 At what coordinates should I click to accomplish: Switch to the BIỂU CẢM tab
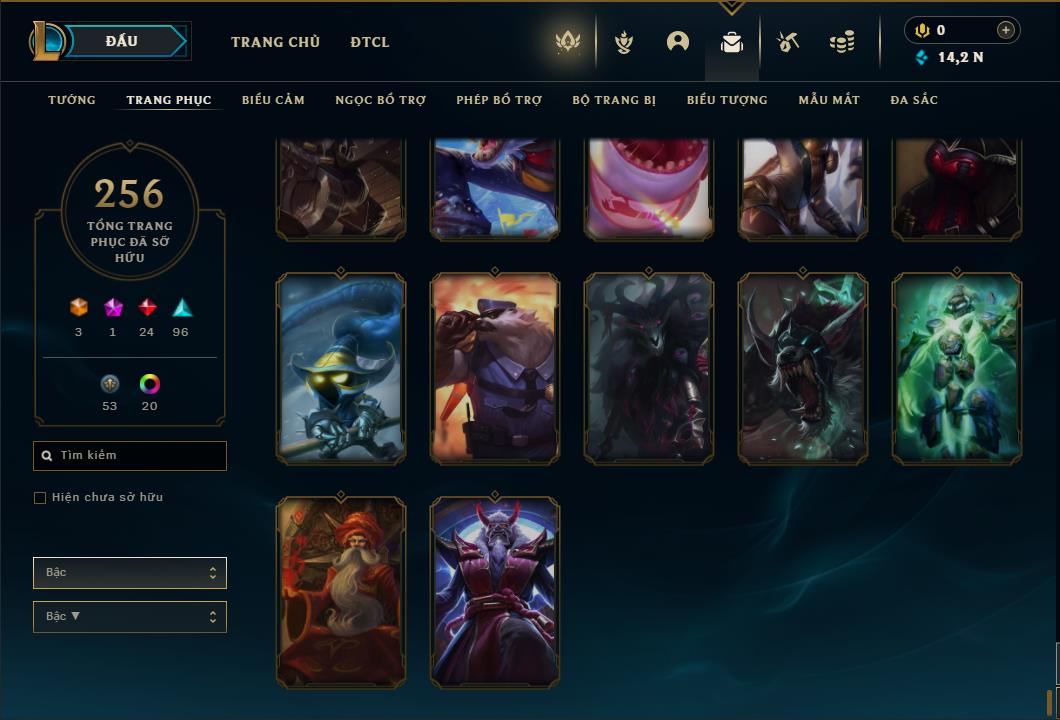[273, 100]
